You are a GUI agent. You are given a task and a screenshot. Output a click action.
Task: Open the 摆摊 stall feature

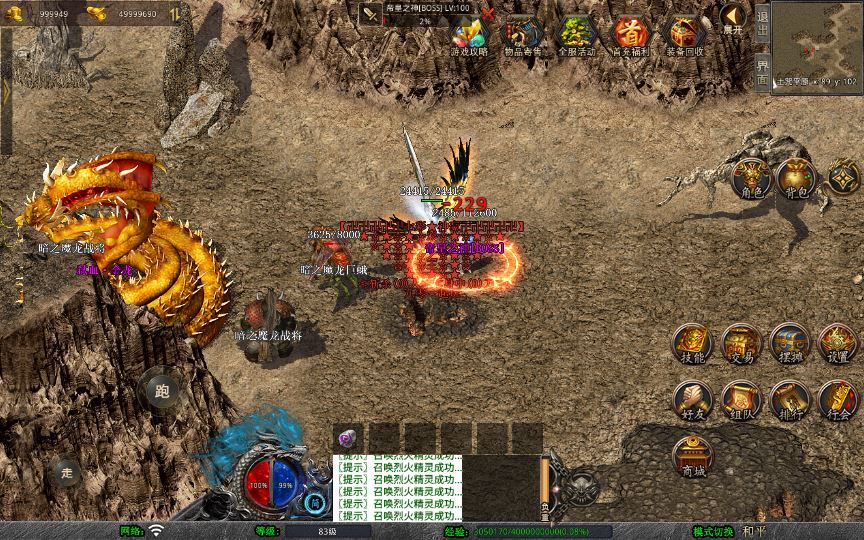coord(790,343)
